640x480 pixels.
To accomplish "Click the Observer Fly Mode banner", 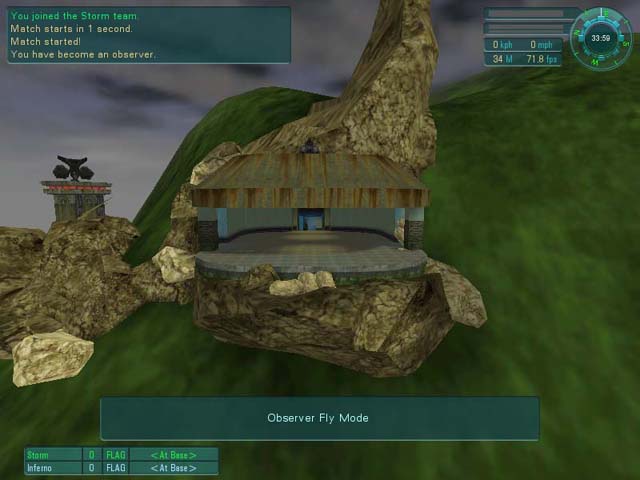I will coord(319,418).
